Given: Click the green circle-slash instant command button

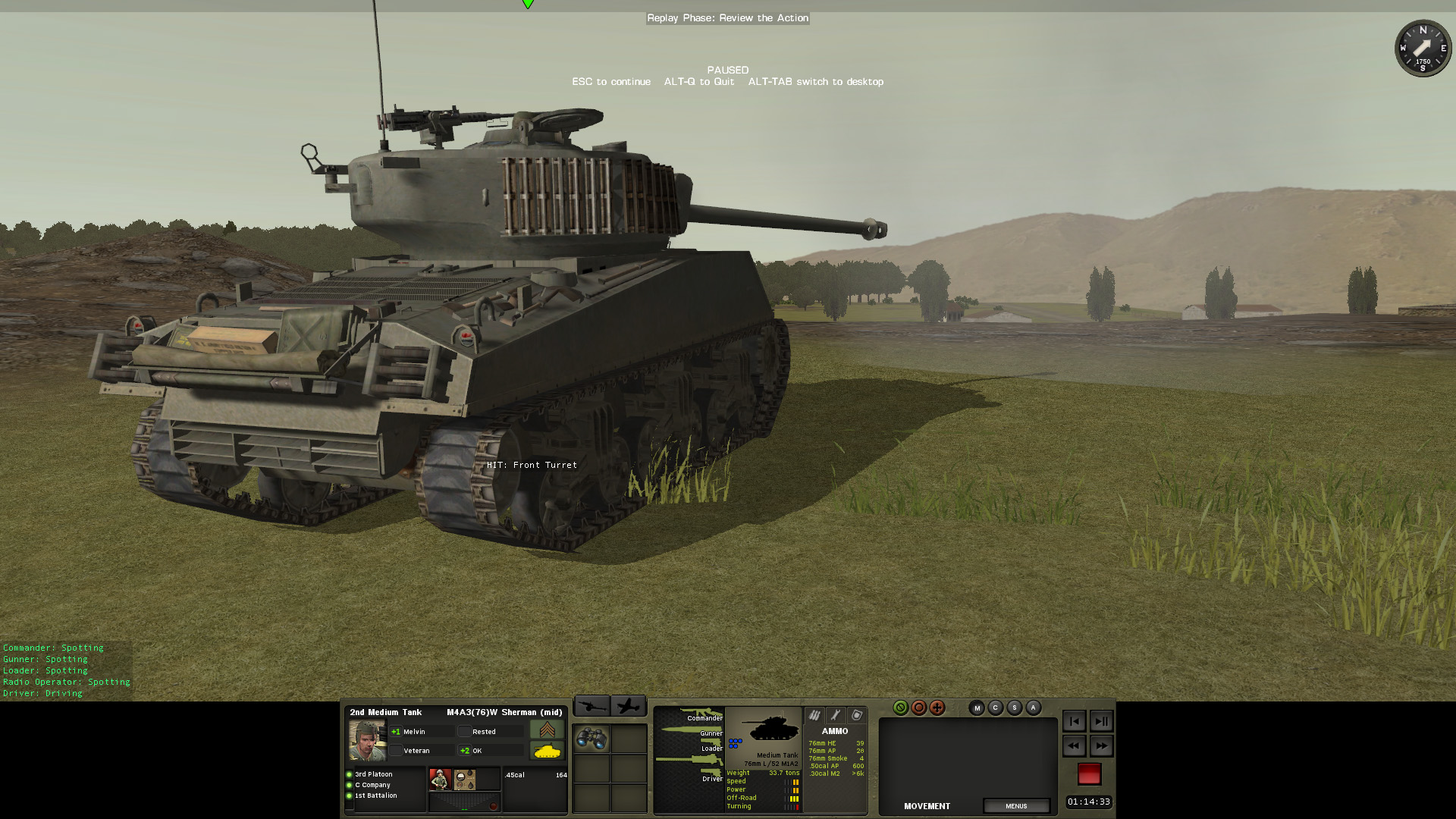Looking at the screenshot, I should pos(900,708).
